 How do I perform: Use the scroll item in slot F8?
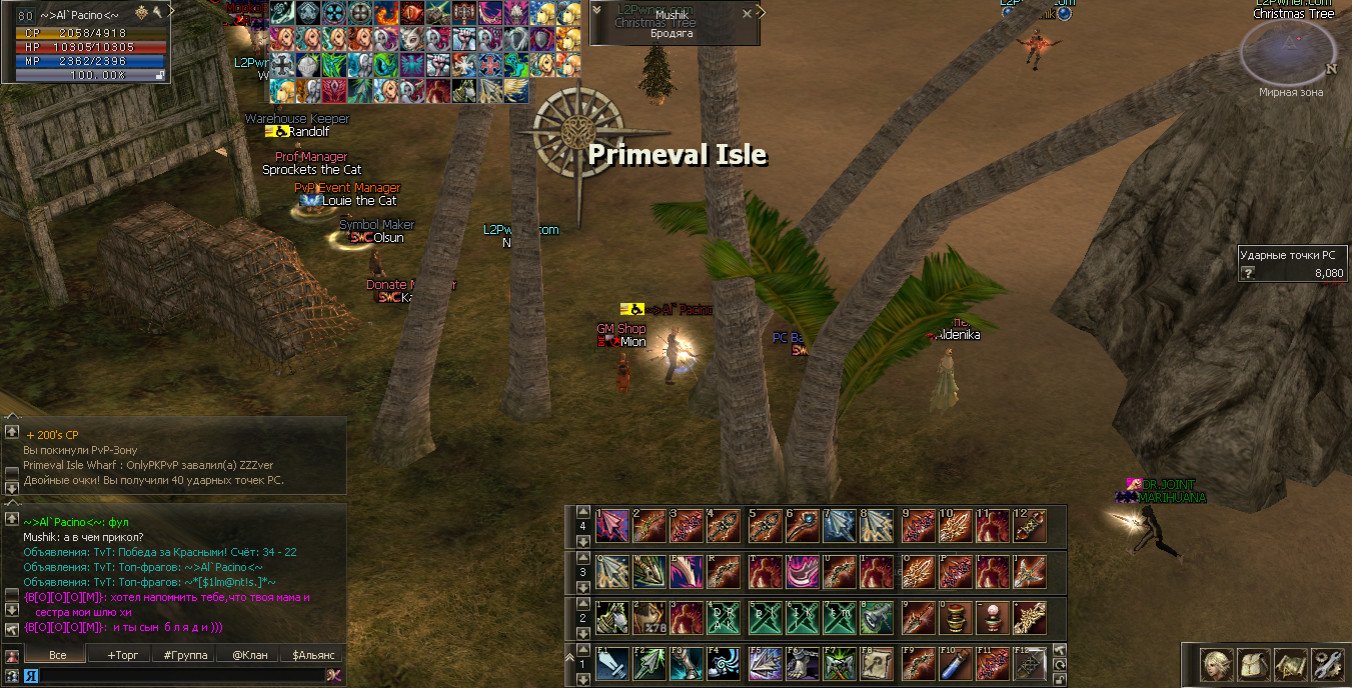coord(876,664)
